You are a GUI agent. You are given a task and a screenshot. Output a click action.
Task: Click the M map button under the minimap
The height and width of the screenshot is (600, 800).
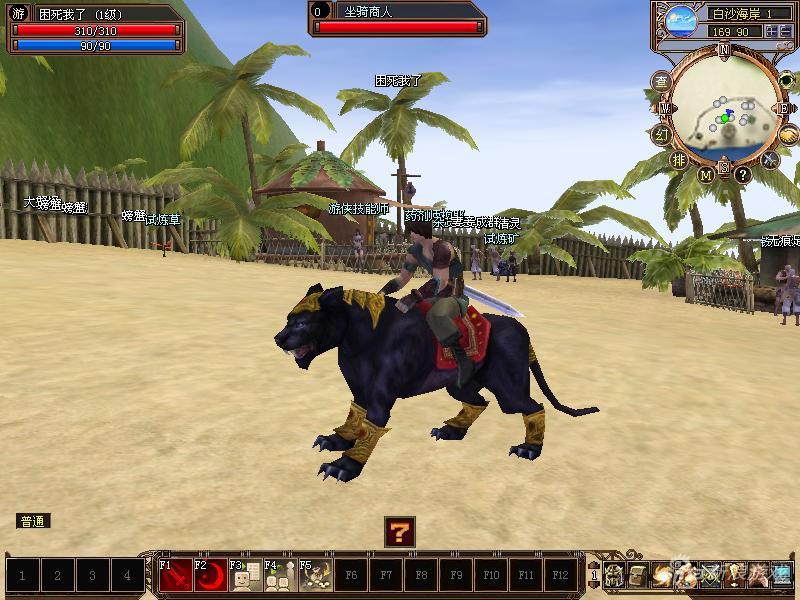tap(706, 175)
